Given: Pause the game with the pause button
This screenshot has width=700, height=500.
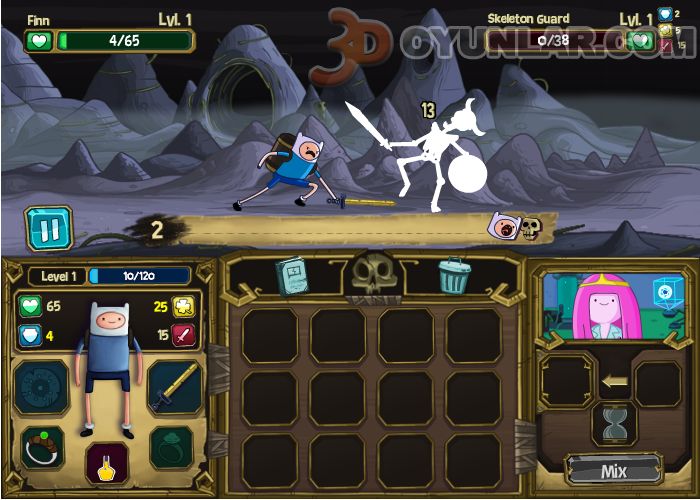Looking at the screenshot, I should tap(48, 227).
